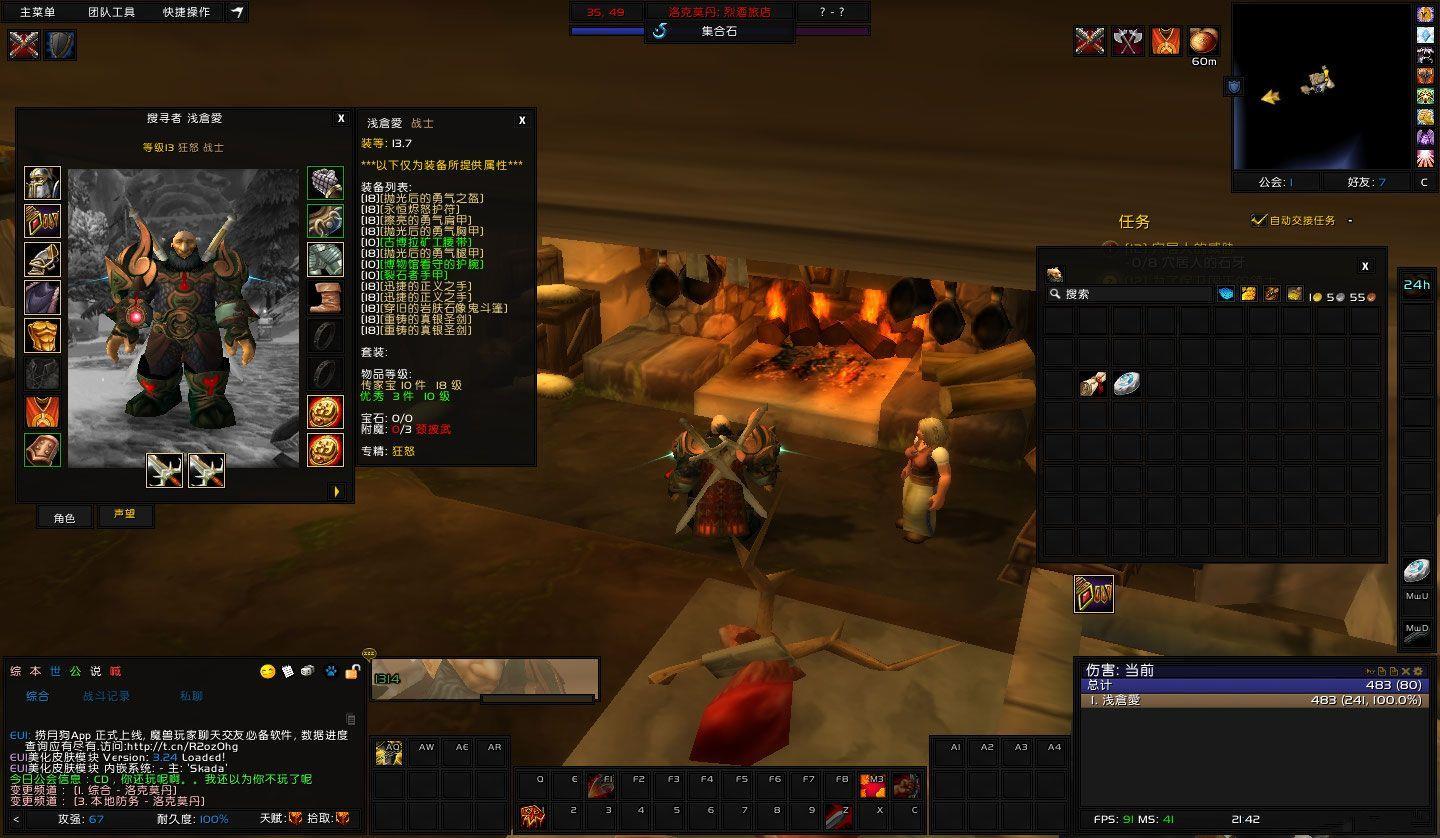Toggle the 自动交接任务 auto quest checkbox

coord(1259,220)
